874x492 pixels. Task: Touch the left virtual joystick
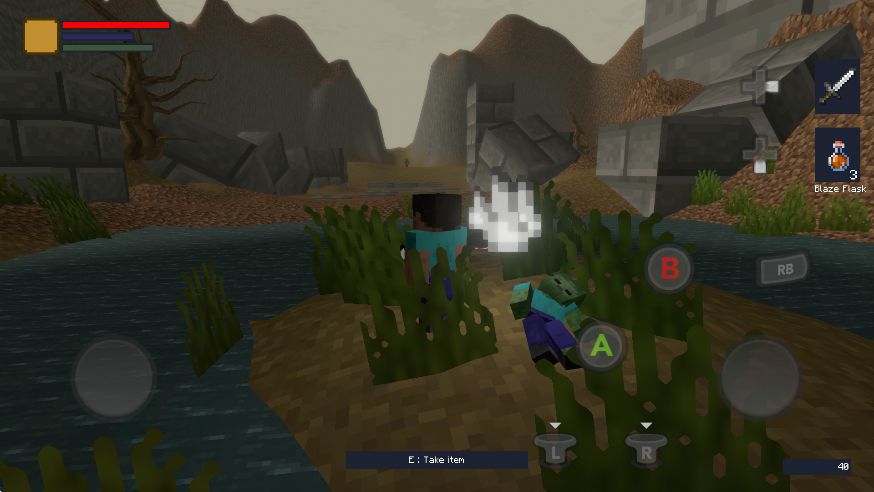tap(113, 377)
